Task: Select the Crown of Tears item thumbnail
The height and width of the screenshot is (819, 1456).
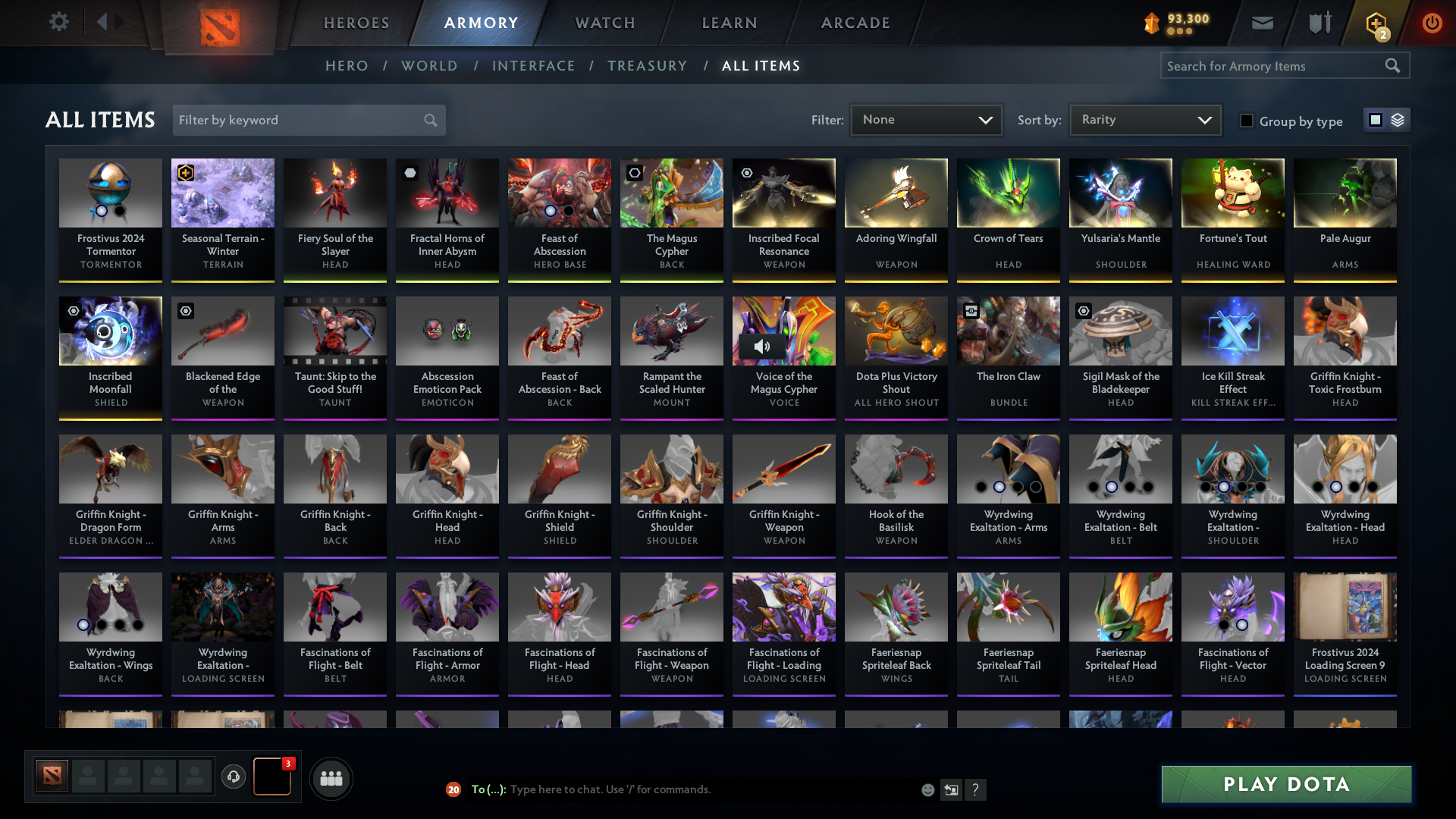Action: (x=1008, y=193)
